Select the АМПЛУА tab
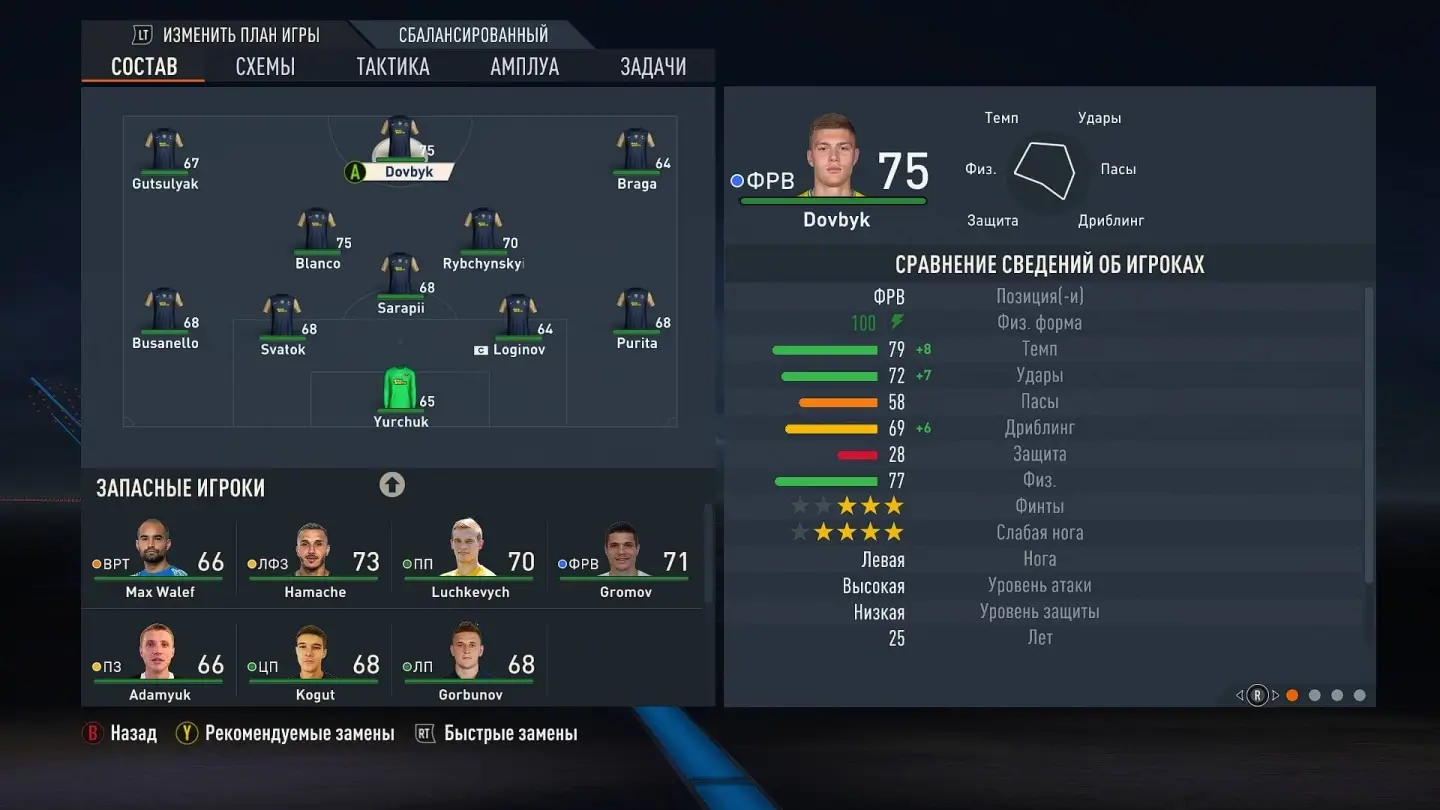The height and width of the screenshot is (810, 1440). pyautogui.click(x=524, y=67)
